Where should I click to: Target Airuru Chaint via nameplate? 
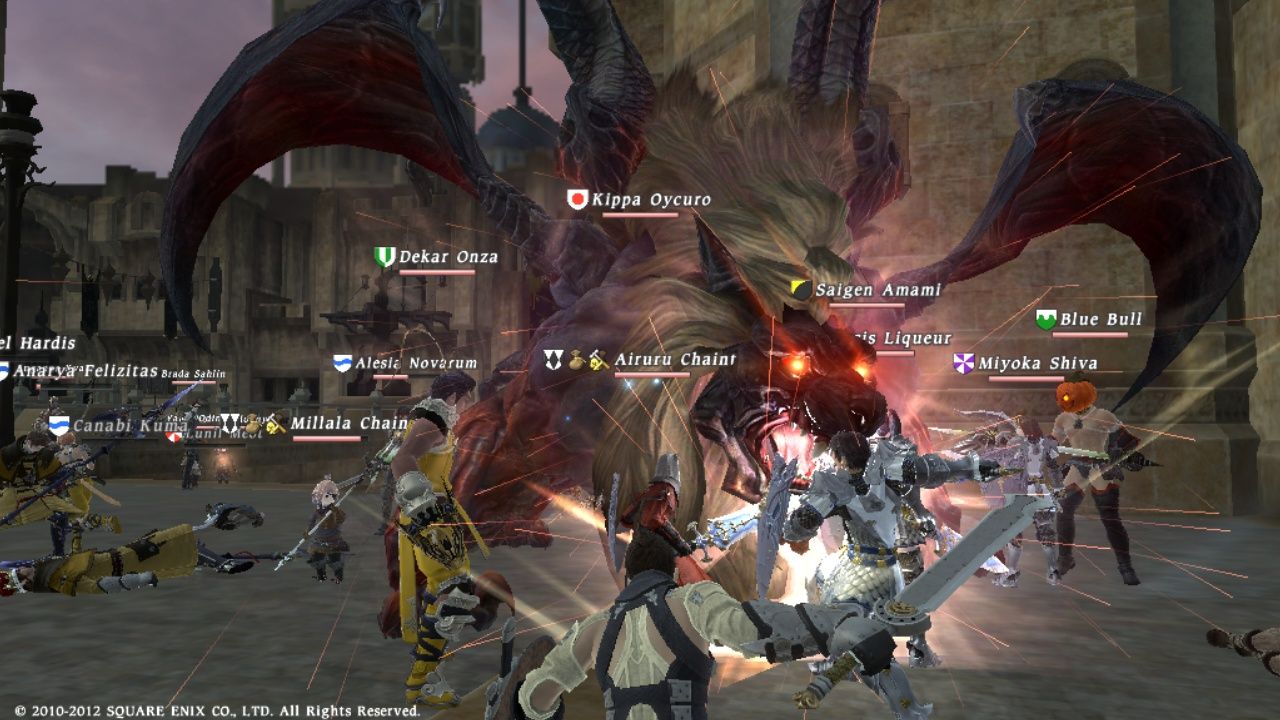point(674,360)
